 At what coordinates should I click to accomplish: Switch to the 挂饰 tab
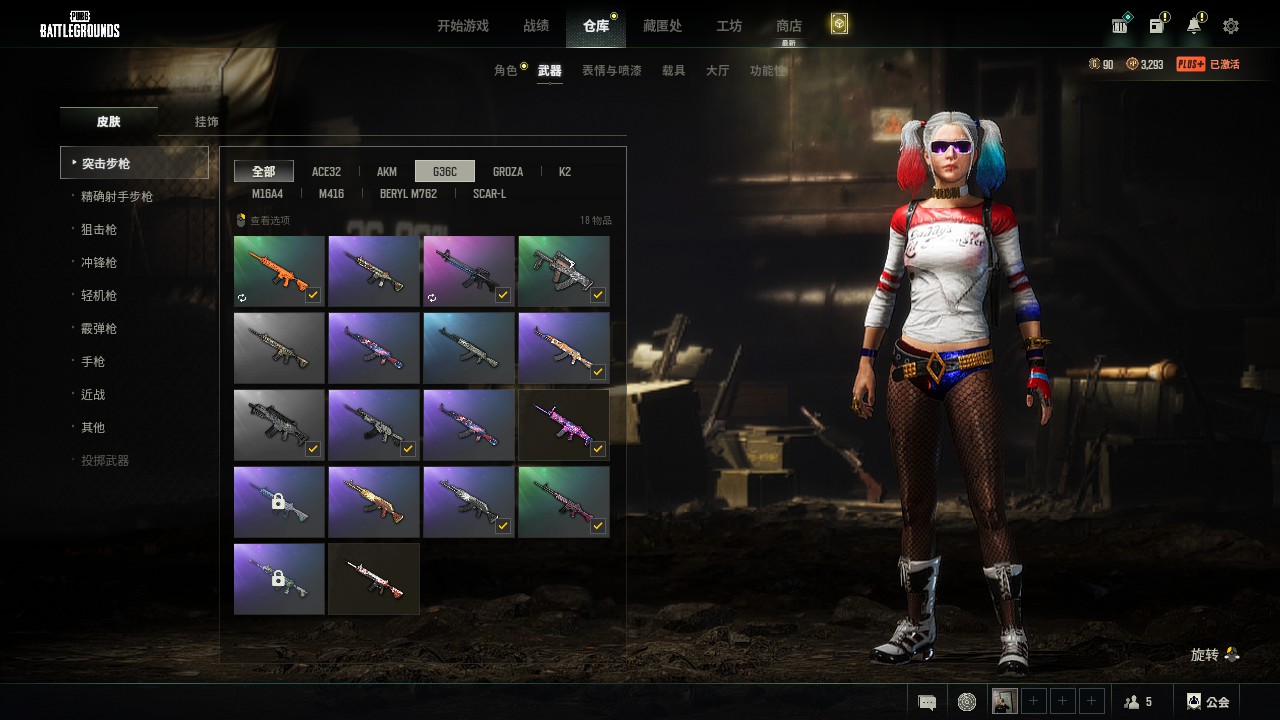207,122
